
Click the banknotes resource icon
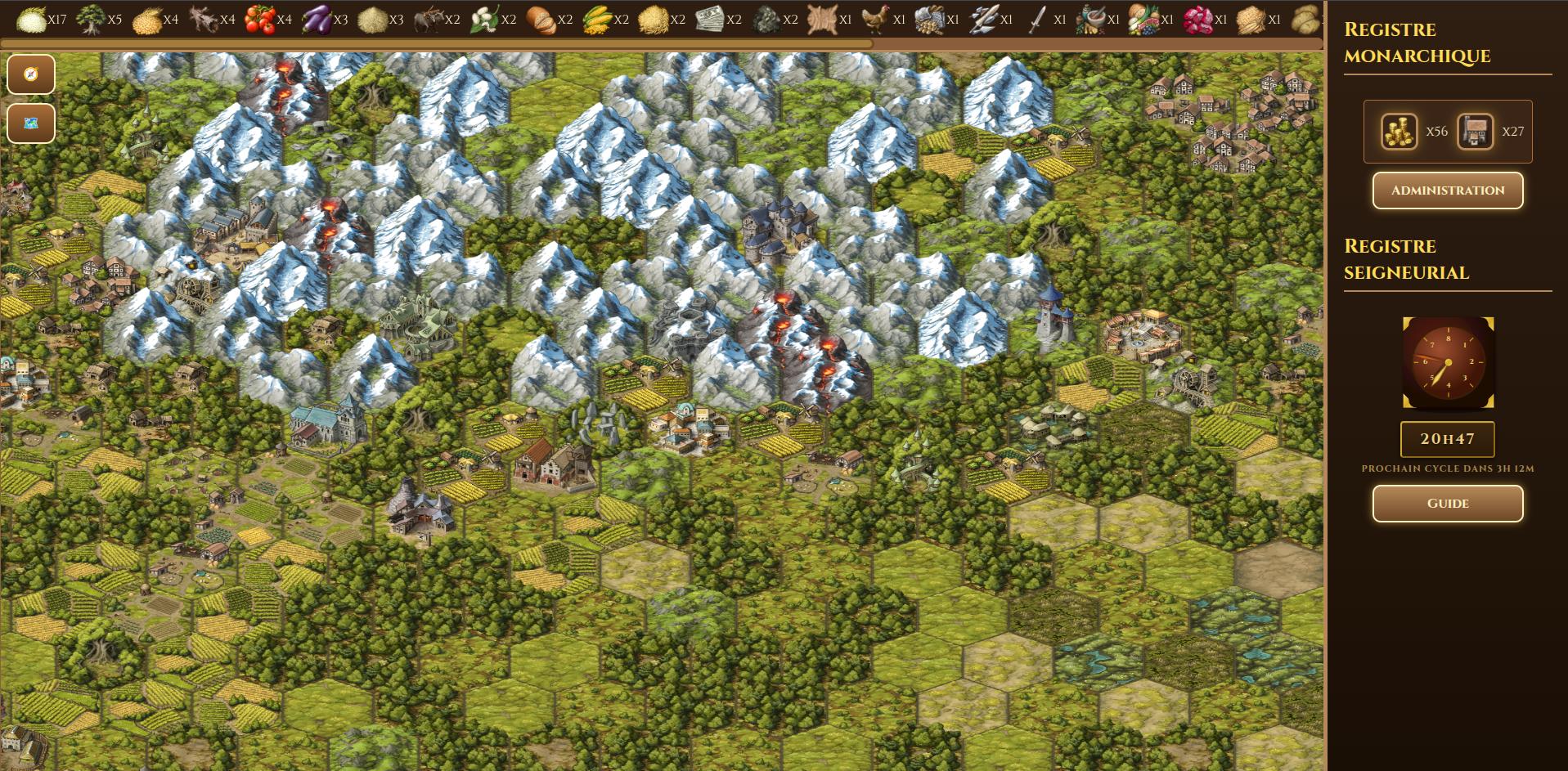[709, 19]
